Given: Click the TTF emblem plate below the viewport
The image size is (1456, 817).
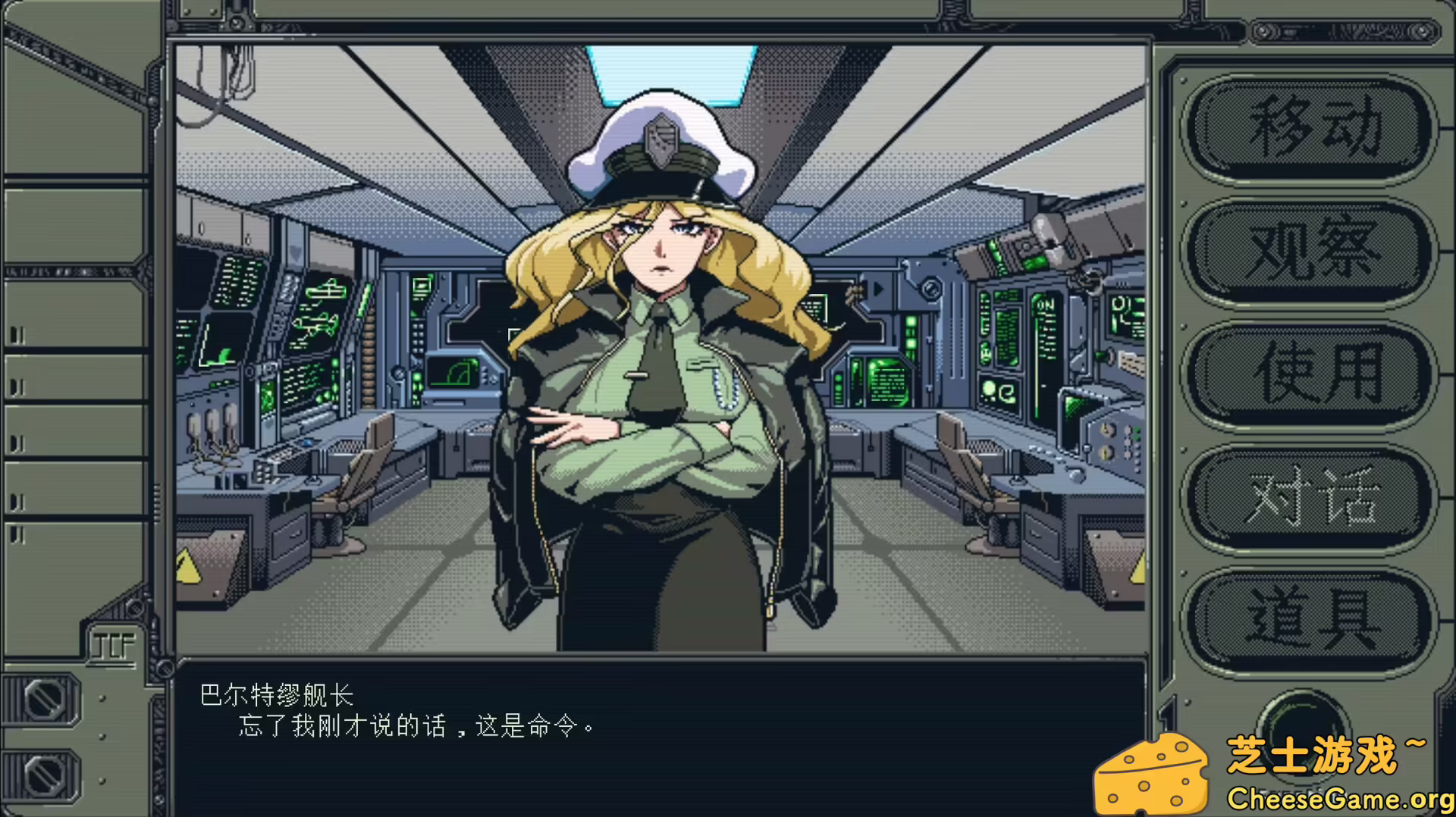Looking at the screenshot, I should click(112, 640).
